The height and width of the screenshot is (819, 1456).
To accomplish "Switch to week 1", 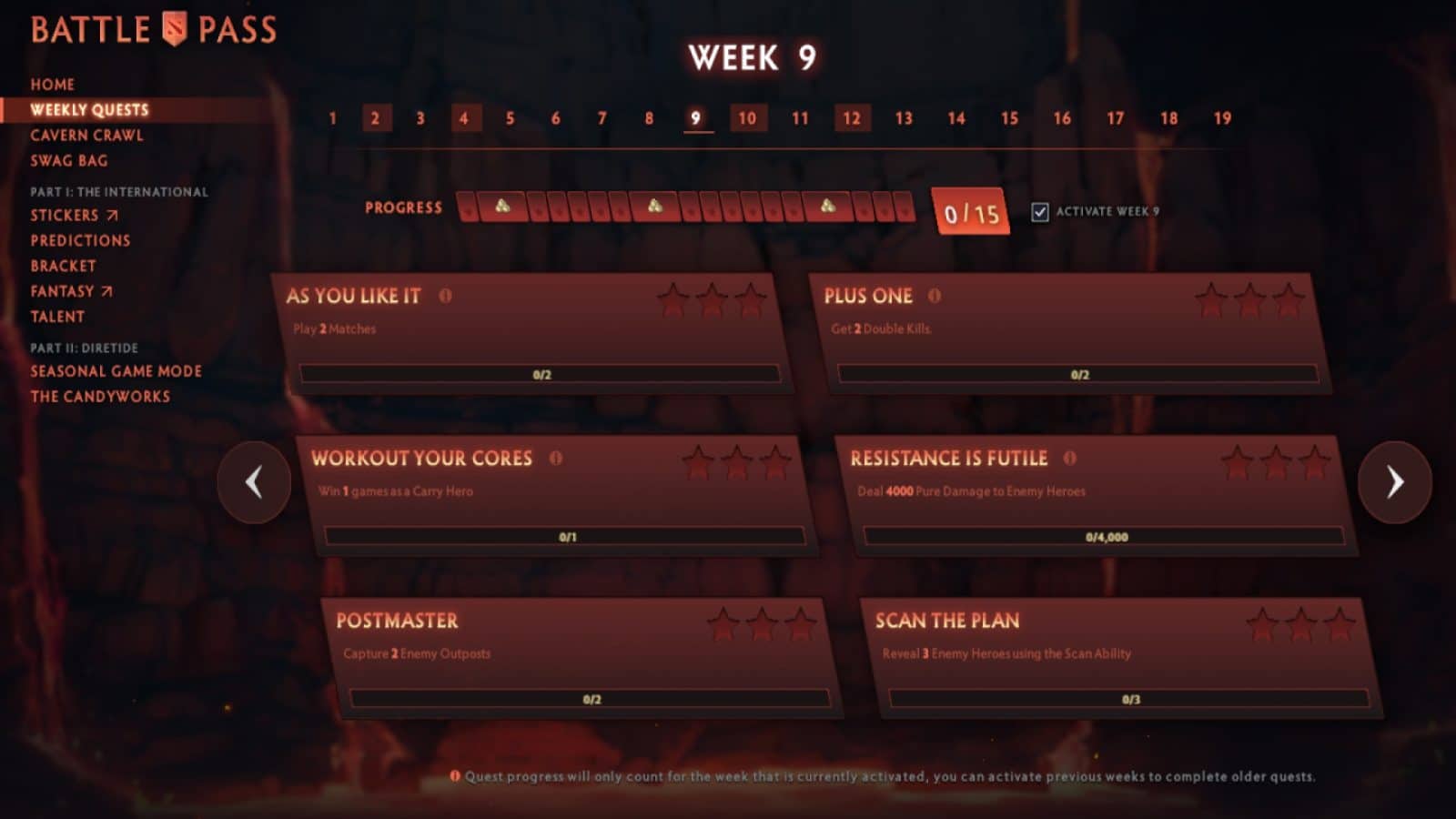I will (333, 118).
